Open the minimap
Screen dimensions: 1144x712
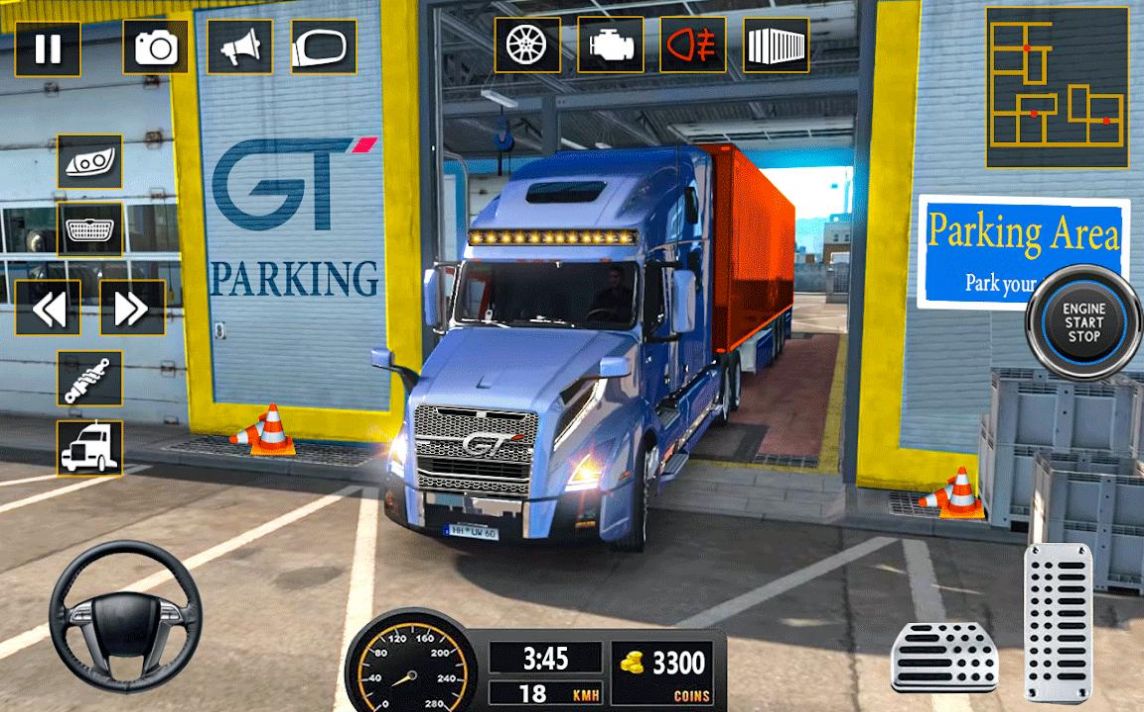(x=1056, y=88)
